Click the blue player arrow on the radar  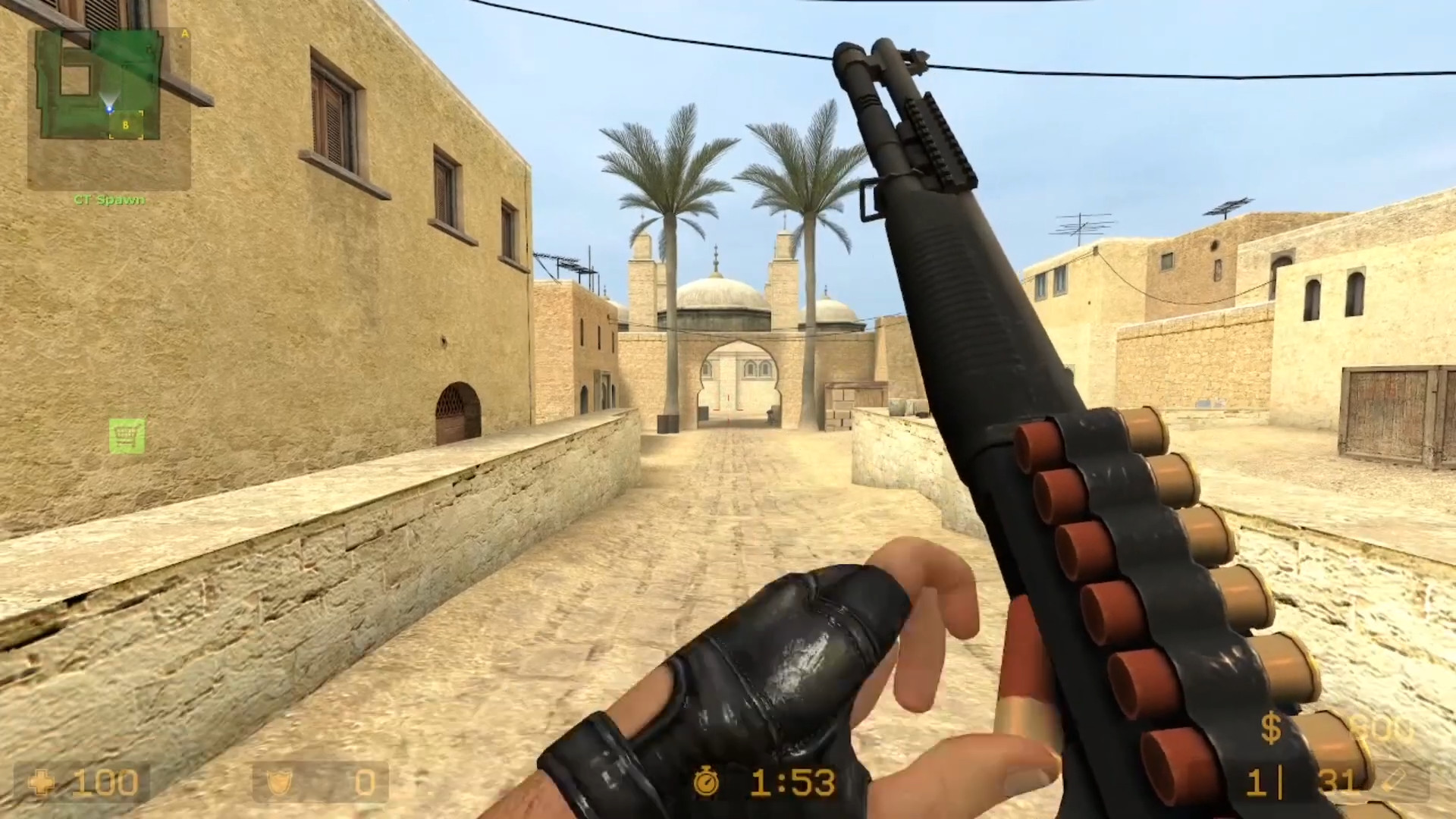(x=109, y=108)
